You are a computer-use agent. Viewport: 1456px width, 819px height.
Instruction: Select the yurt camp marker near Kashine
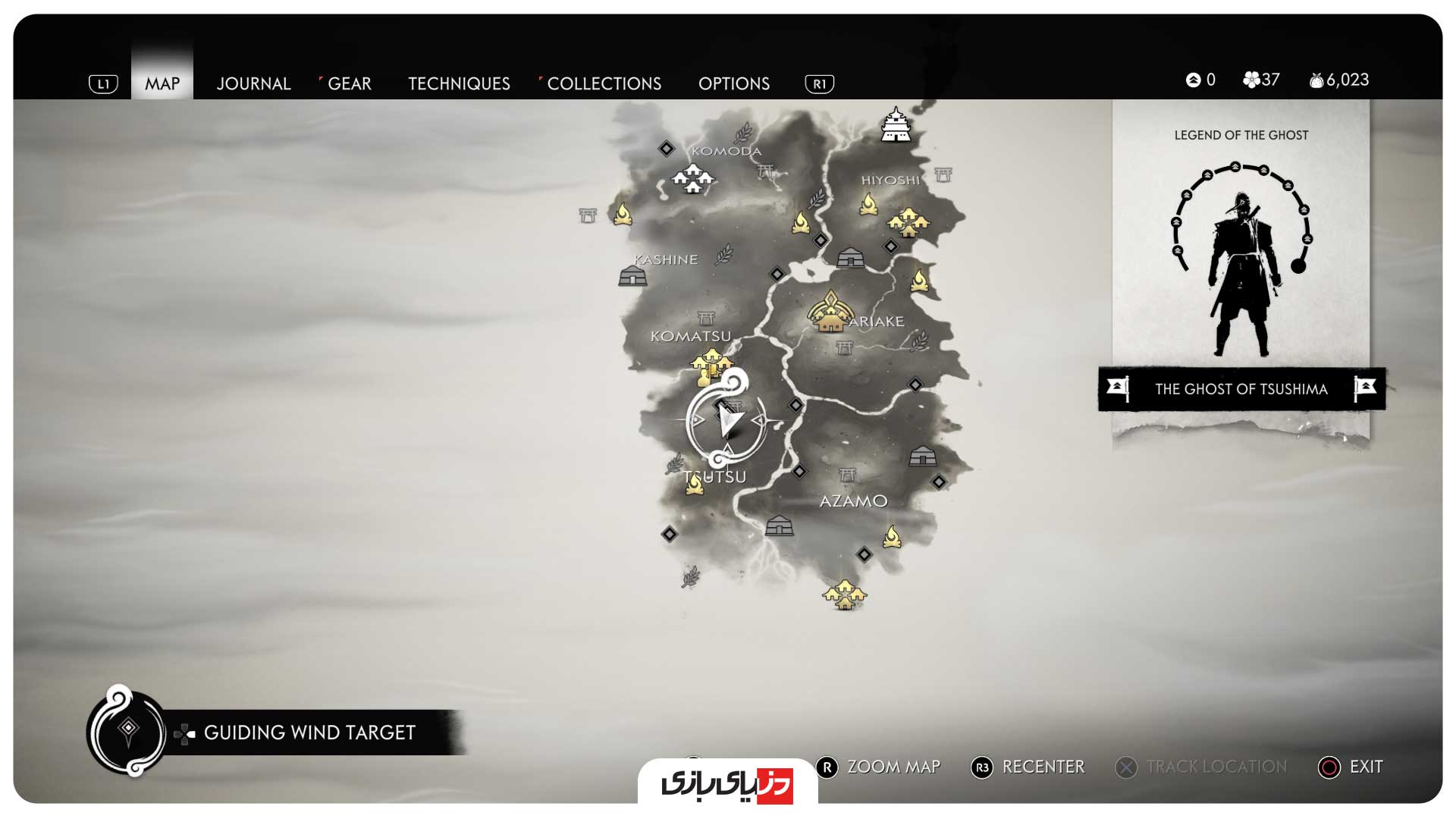click(x=632, y=276)
